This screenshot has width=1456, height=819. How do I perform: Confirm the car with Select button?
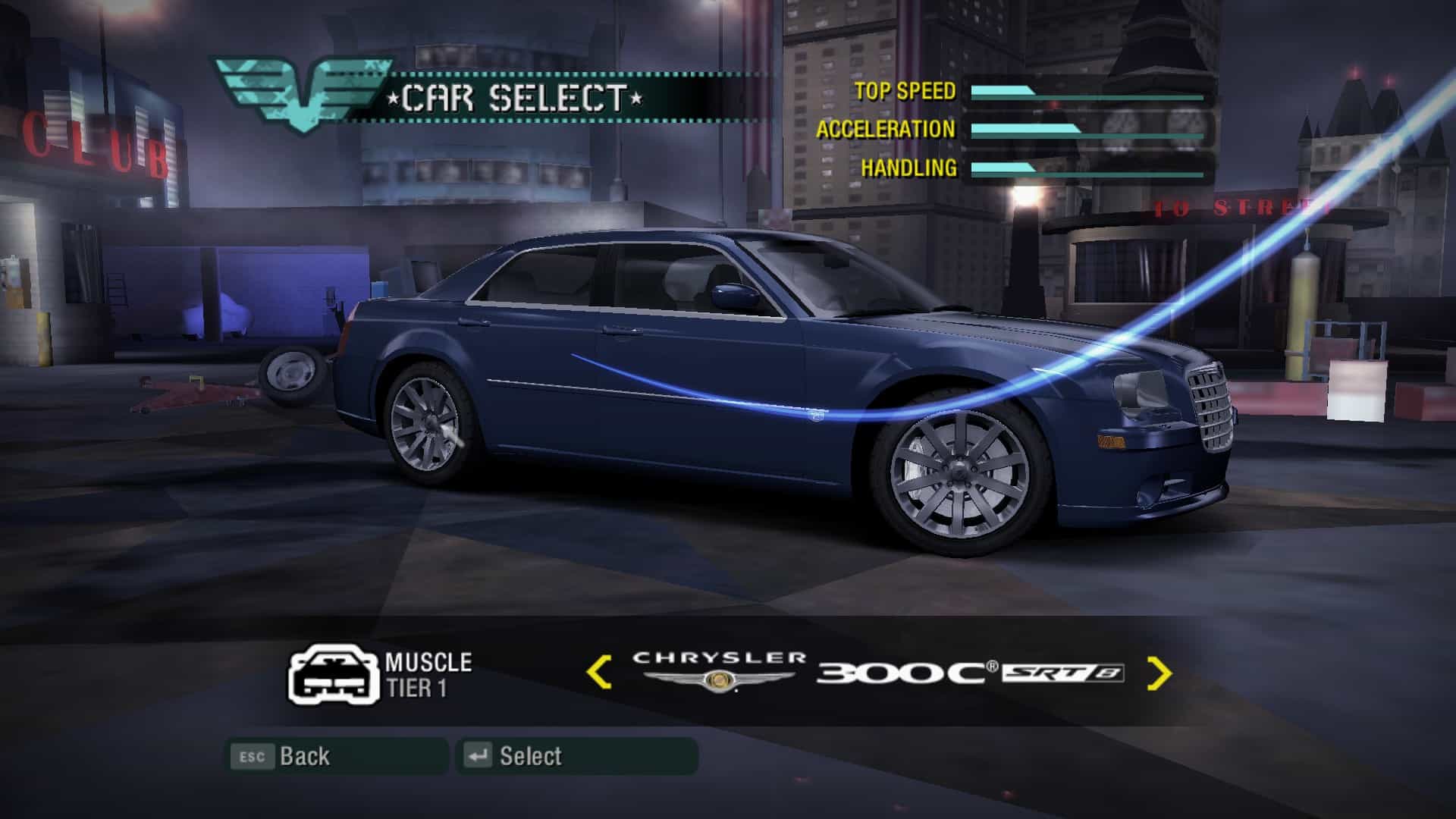pyautogui.click(x=576, y=756)
